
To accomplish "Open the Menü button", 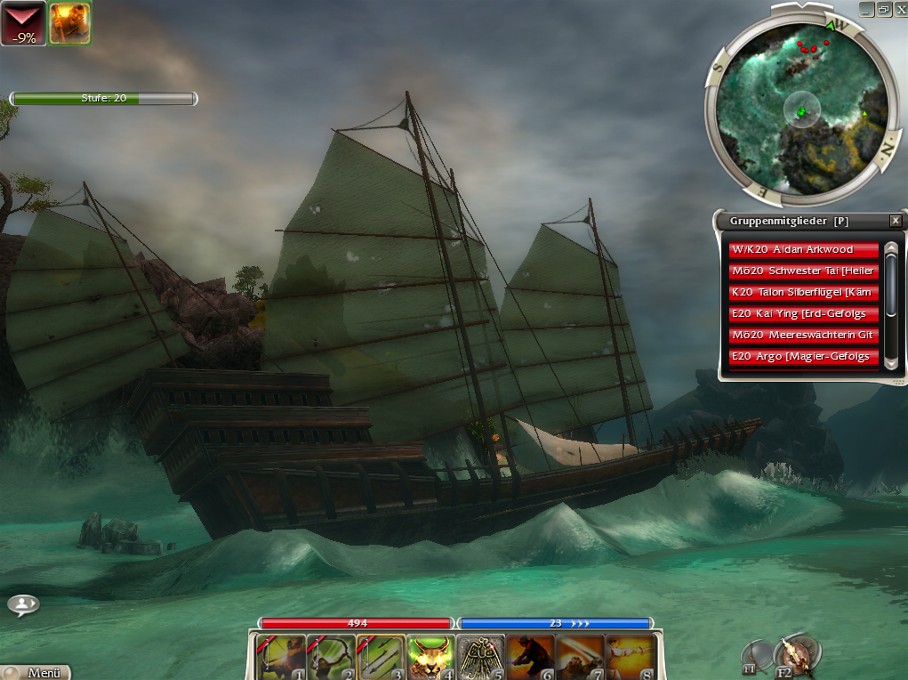I will pyautogui.click(x=38, y=672).
